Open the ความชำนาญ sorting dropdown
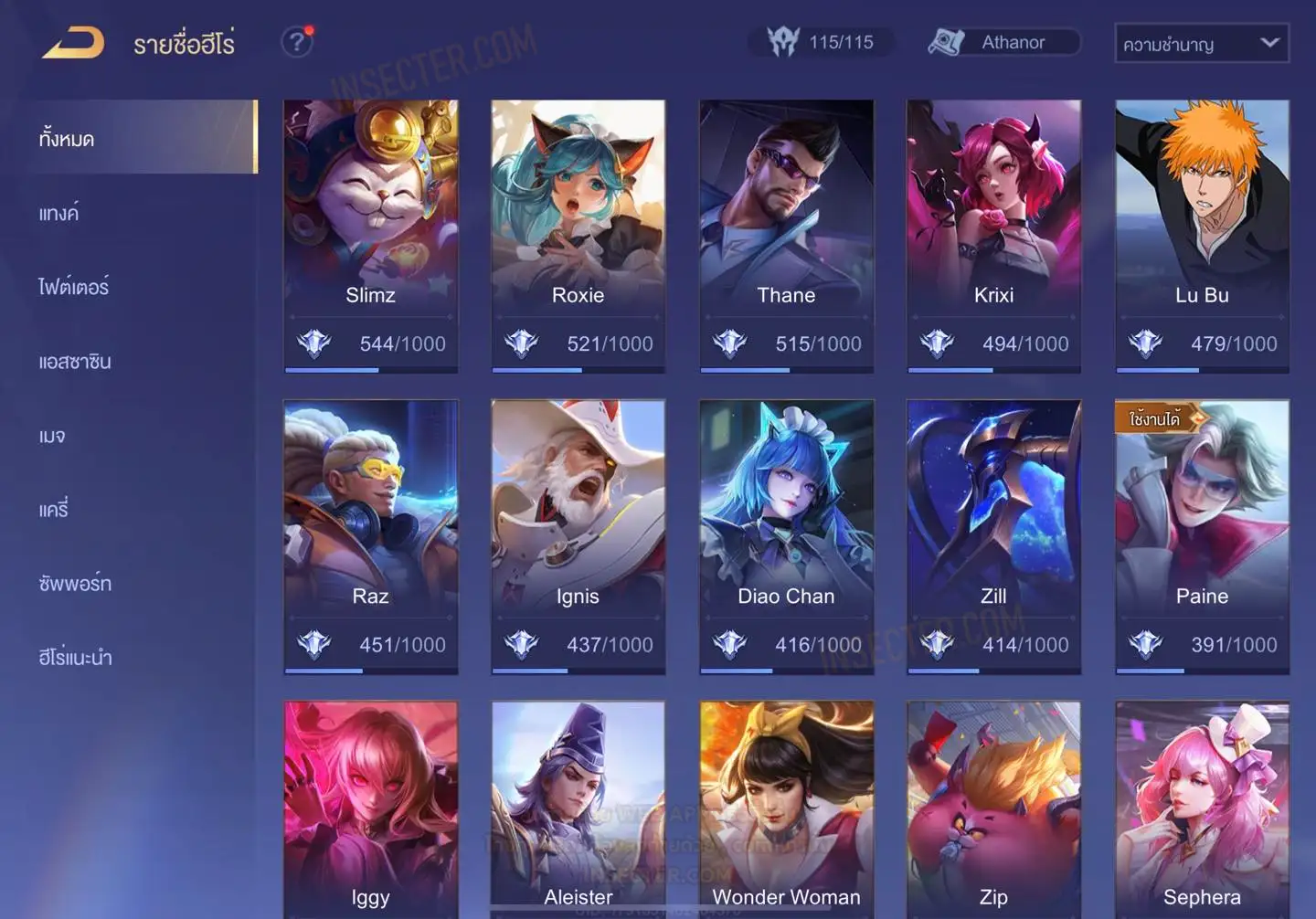 (x=1201, y=43)
